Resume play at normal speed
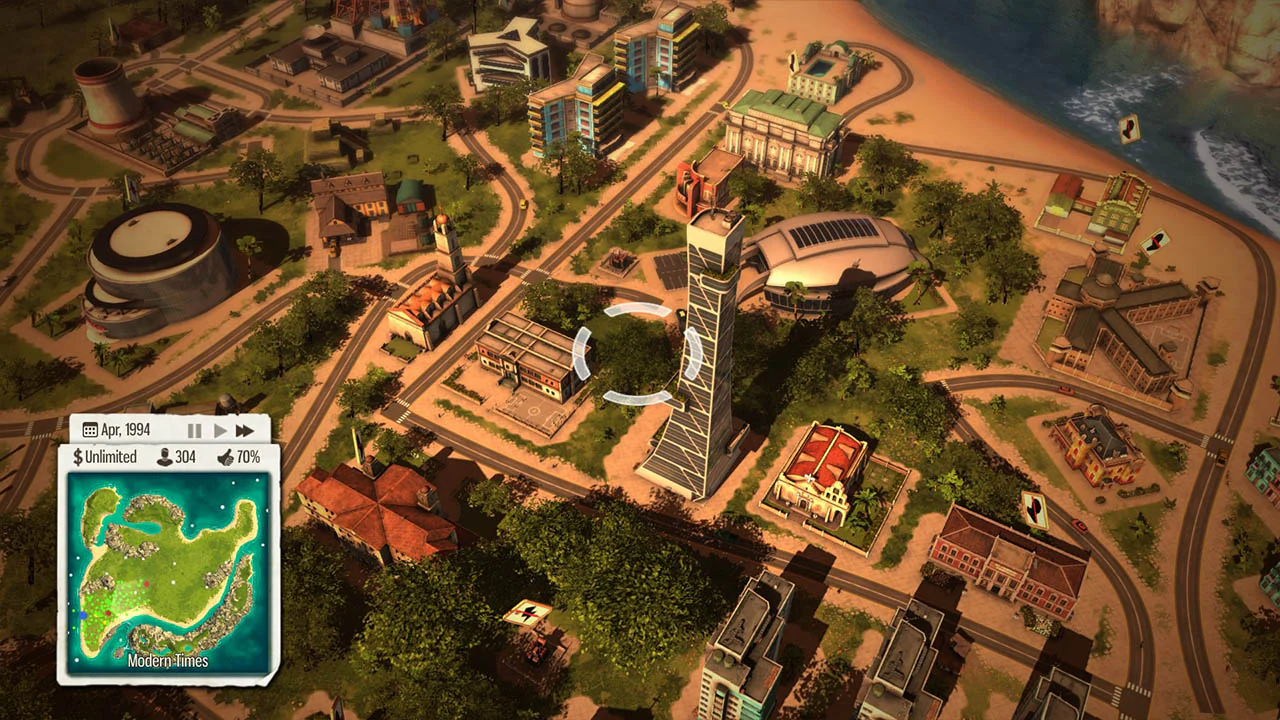The image size is (1280, 720). [219, 430]
